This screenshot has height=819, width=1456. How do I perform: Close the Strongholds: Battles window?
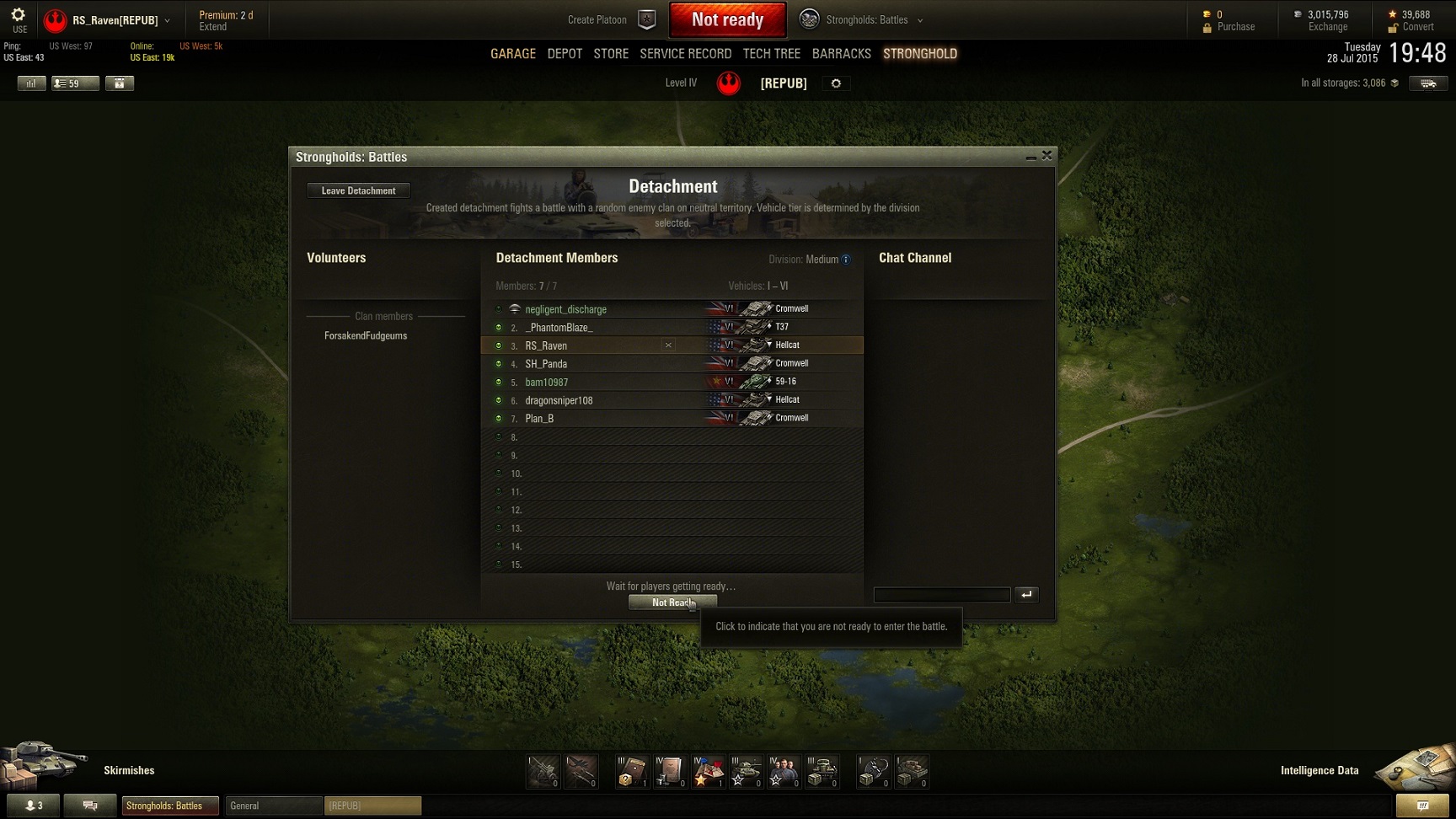coord(1046,156)
